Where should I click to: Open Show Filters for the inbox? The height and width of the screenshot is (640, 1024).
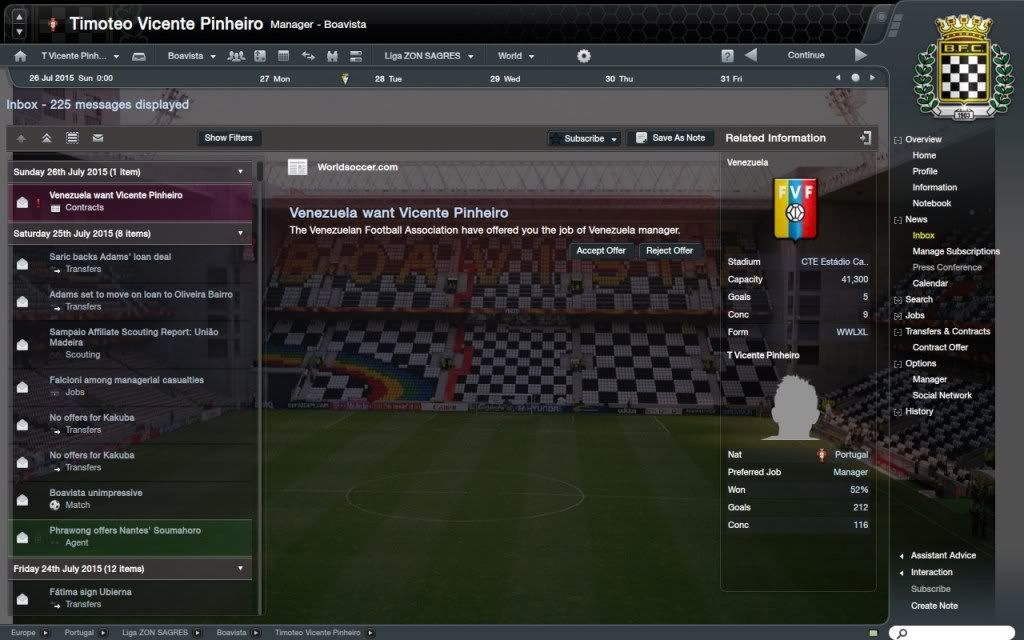click(229, 138)
